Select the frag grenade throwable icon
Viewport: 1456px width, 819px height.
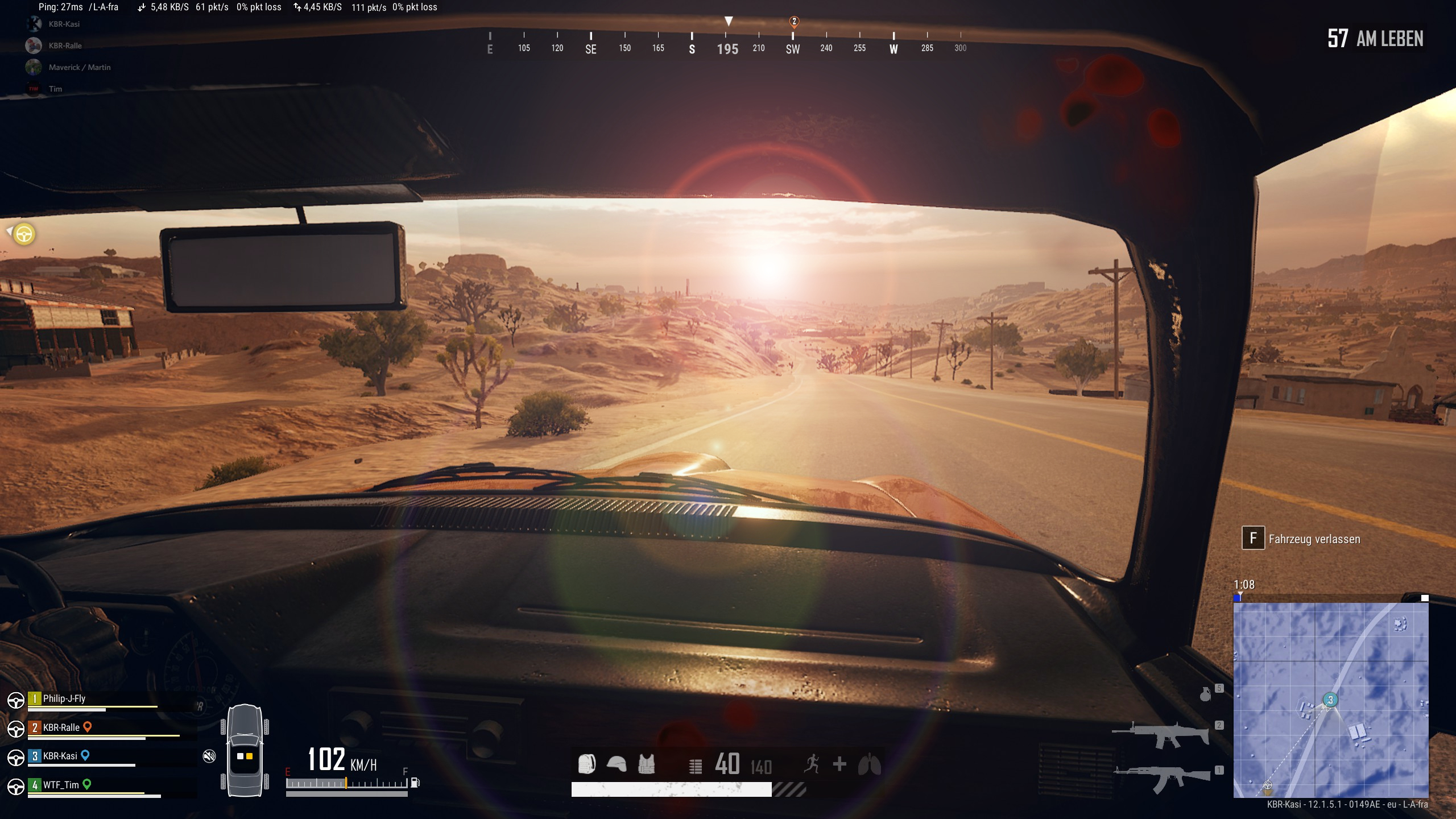(x=1205, y=694)
